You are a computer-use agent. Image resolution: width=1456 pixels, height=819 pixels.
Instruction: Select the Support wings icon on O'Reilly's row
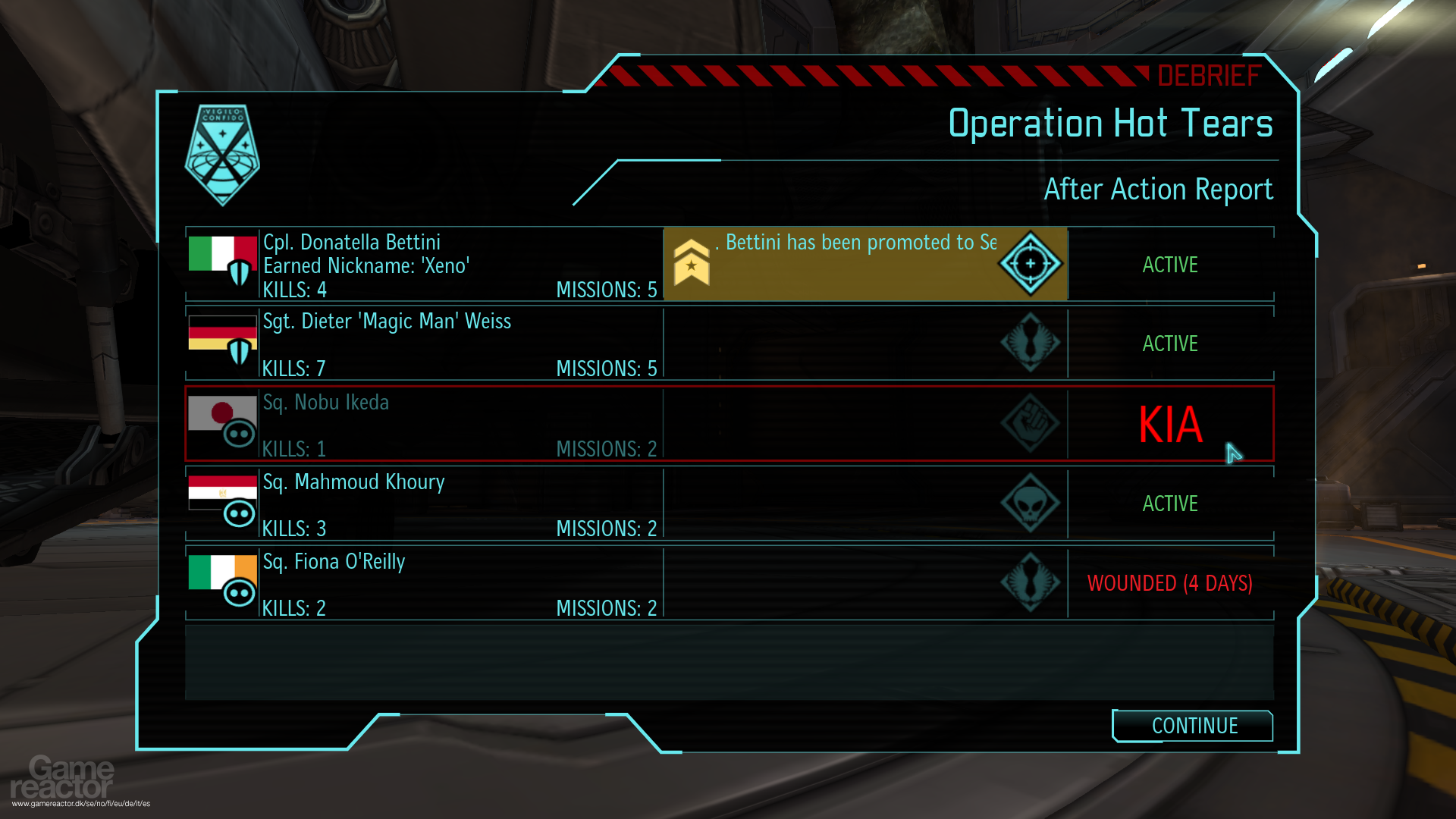(1030, 583)
